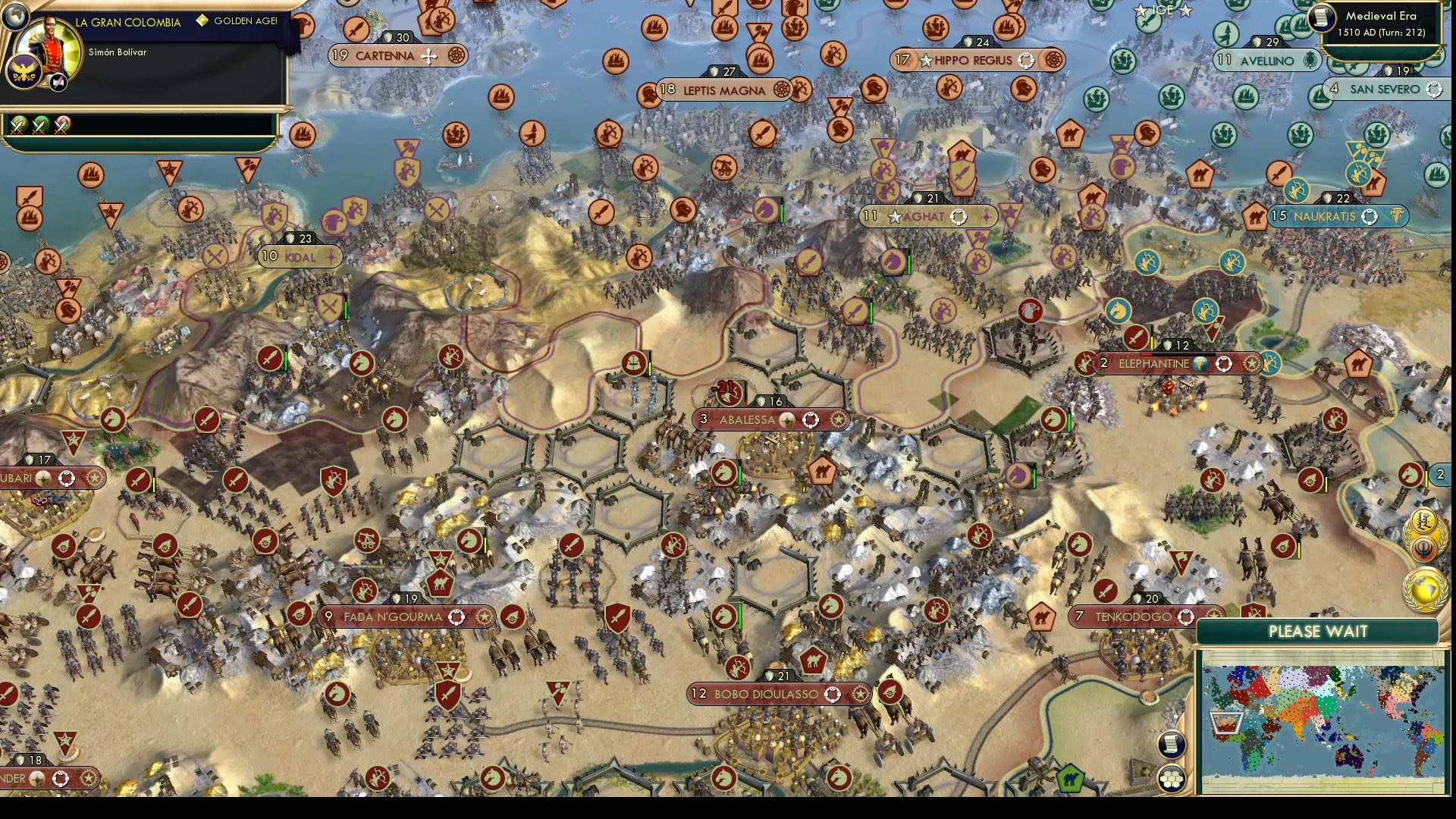Click the eagle emblem under Simón Bolívar's portrait
This screenshot has width=1456, height=819.
tap(24, 71)
